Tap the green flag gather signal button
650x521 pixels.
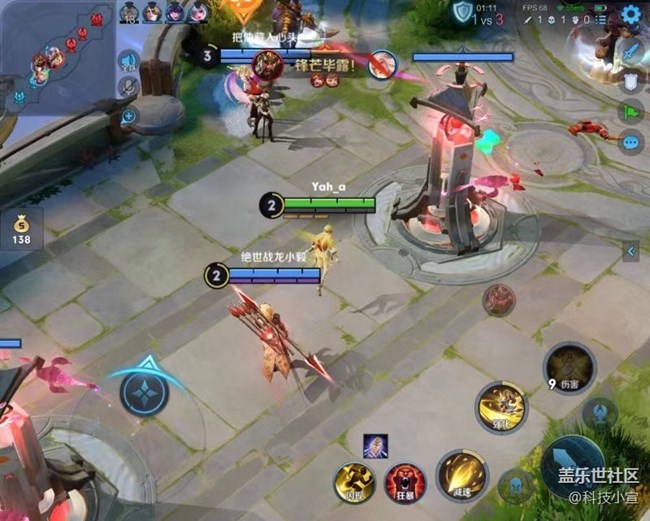(631, 112)
